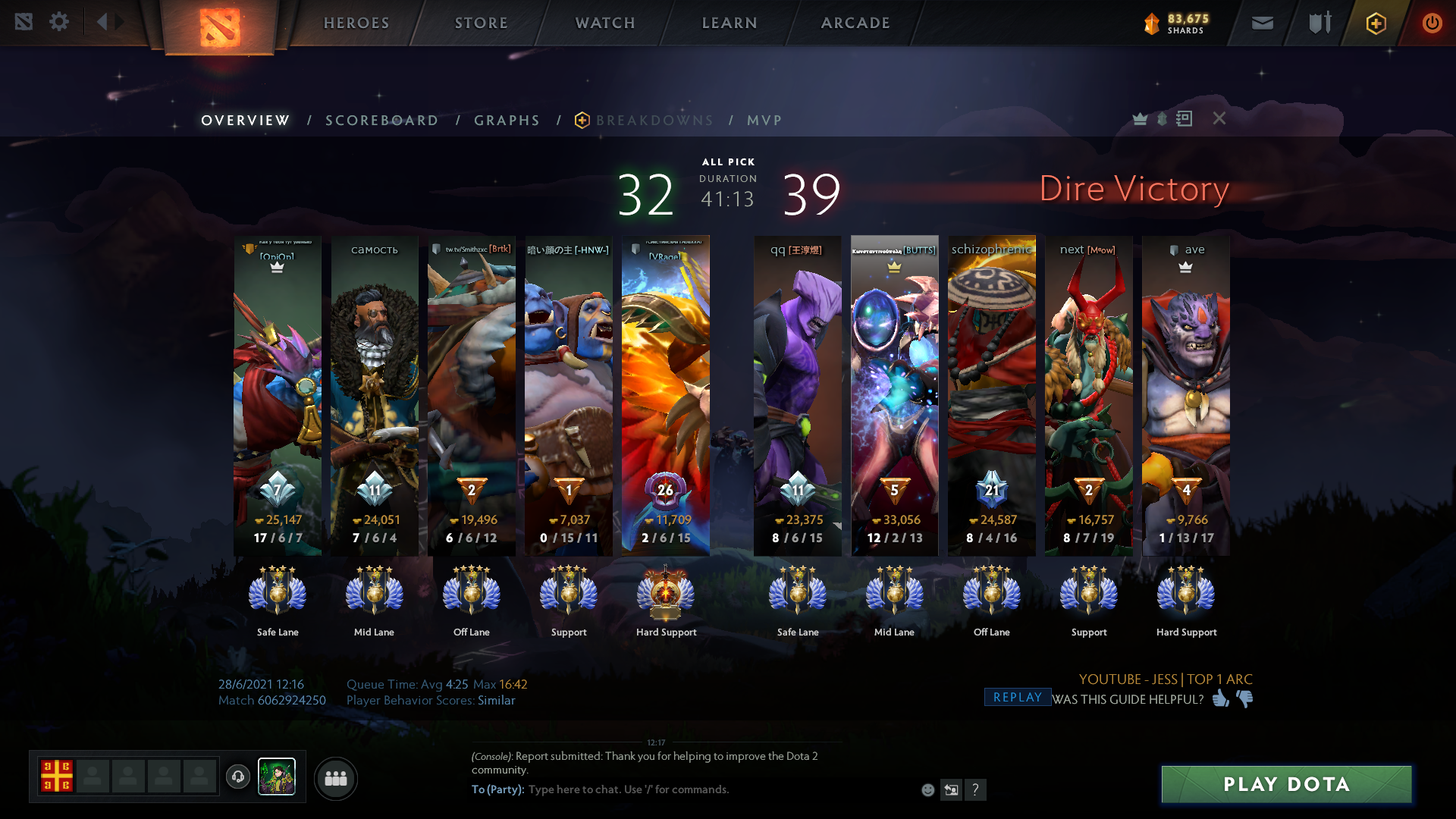The width and height of the screenshot is (1456, 819).
Task: Open the settings gear icon
Action: pos(59,22)
